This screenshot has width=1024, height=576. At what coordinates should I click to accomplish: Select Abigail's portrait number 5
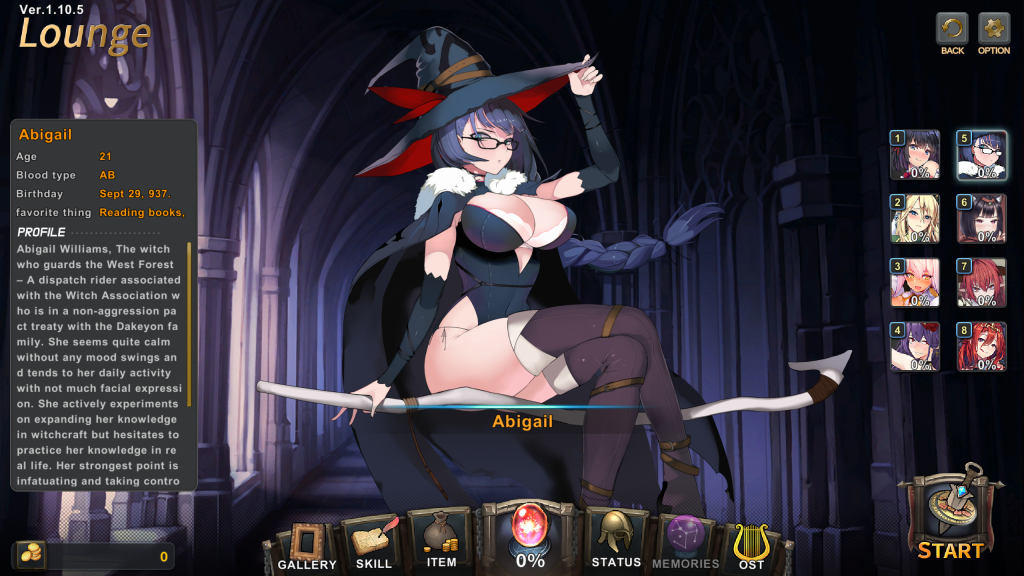point(981,155)
